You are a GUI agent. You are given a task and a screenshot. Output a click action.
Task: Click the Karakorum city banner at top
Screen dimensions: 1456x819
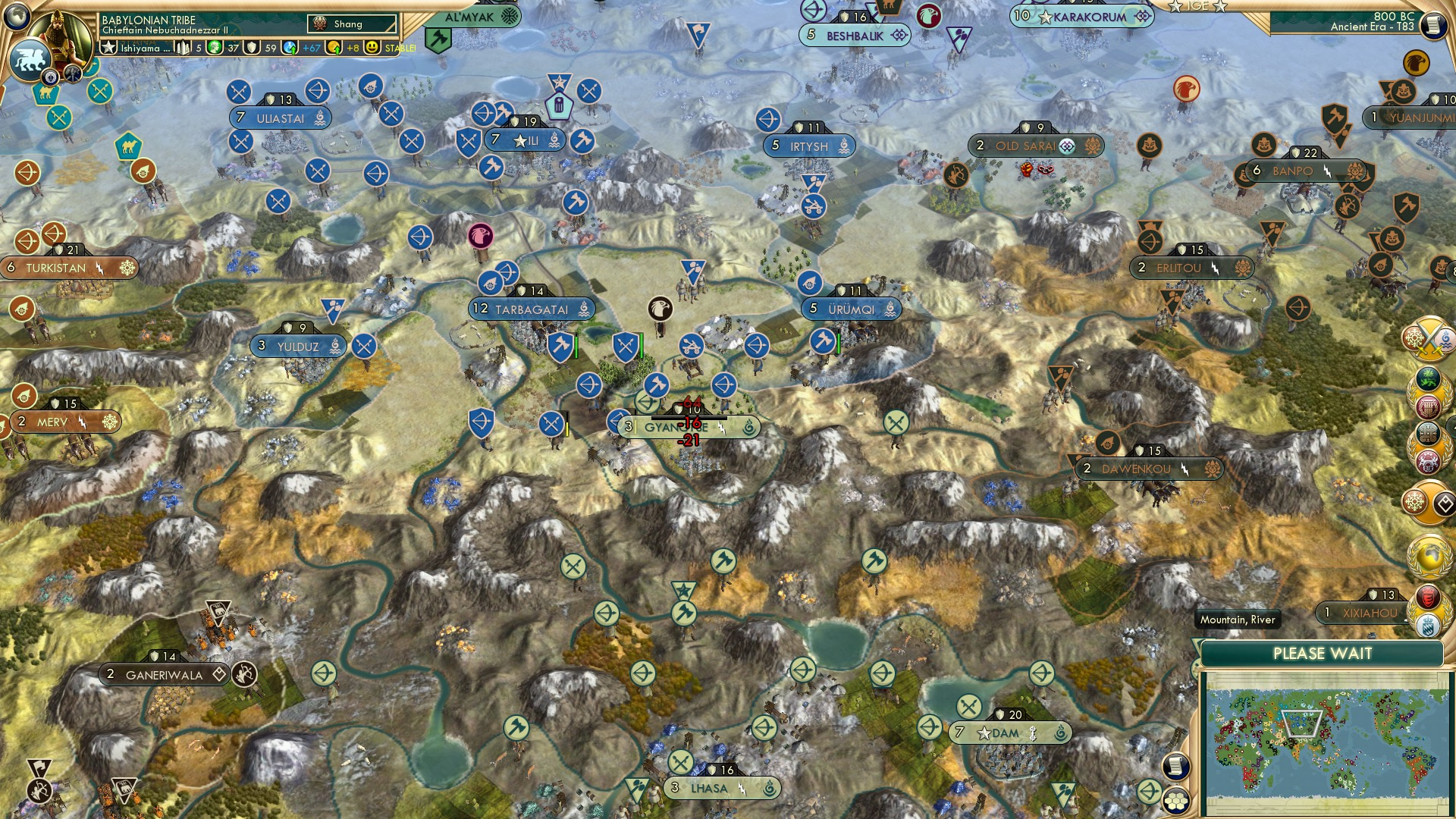[1081, 17]
